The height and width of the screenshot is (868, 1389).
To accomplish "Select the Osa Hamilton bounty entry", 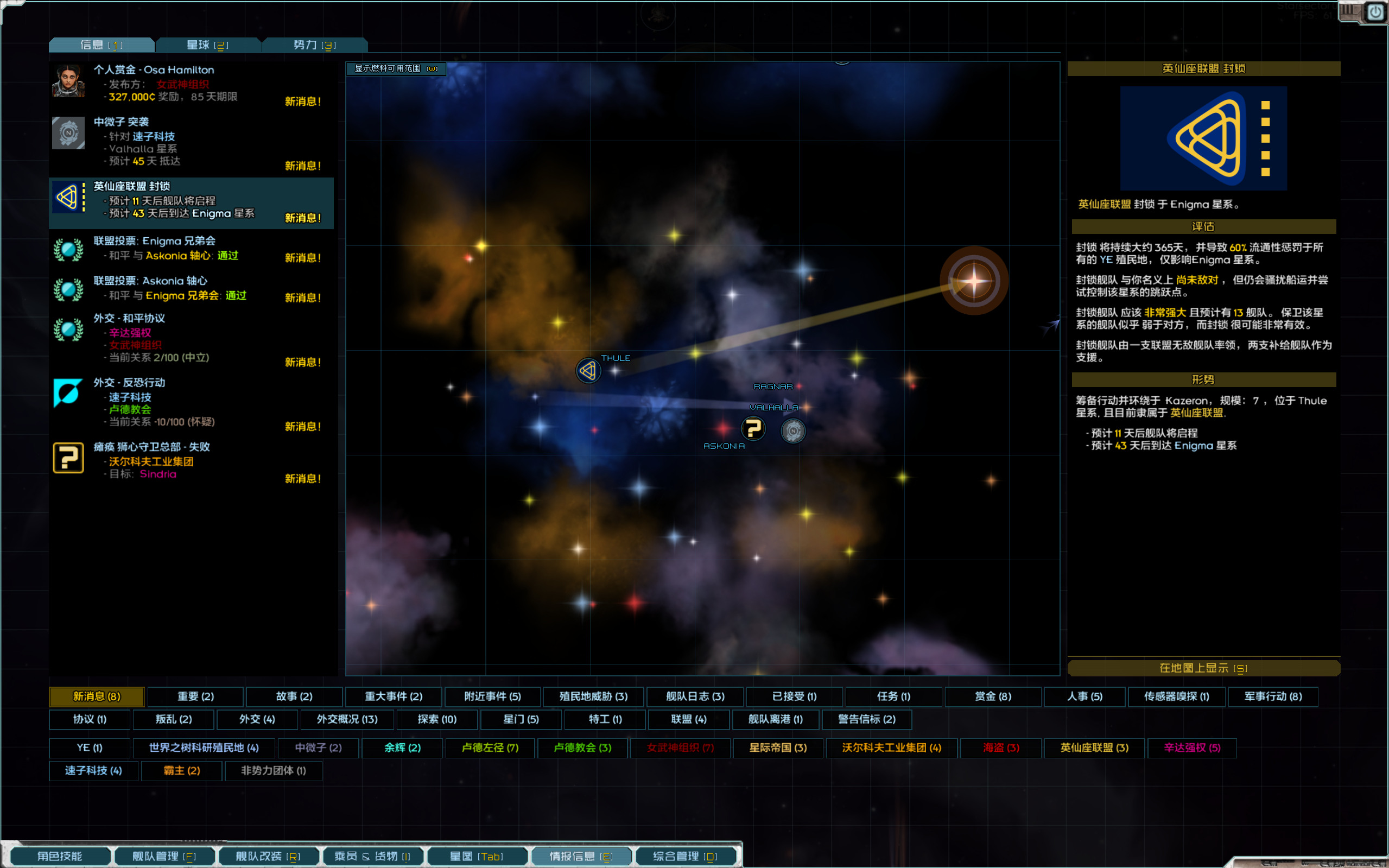I will coord(191,83).
